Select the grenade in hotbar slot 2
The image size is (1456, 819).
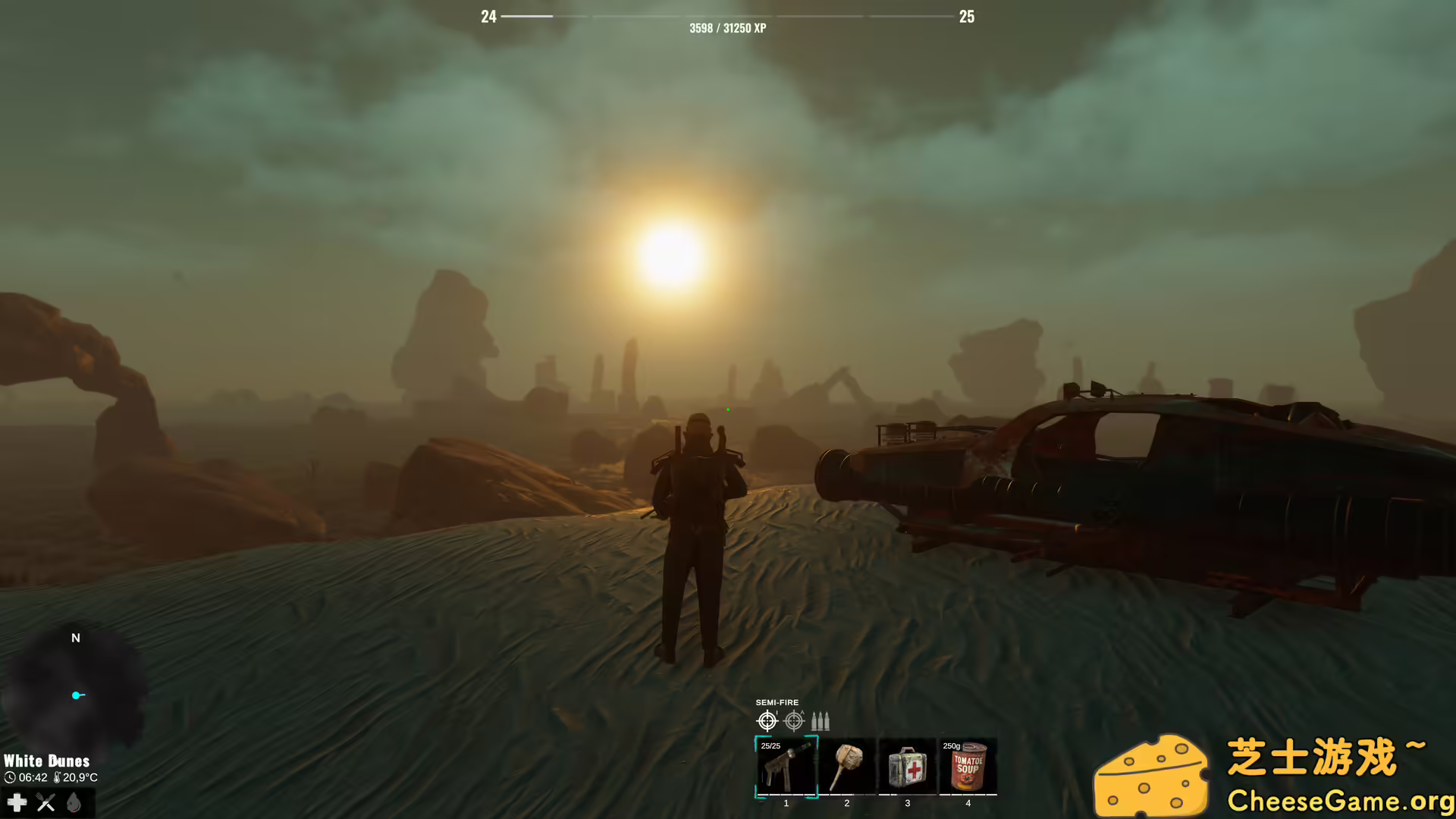click(x=846, y=767)
